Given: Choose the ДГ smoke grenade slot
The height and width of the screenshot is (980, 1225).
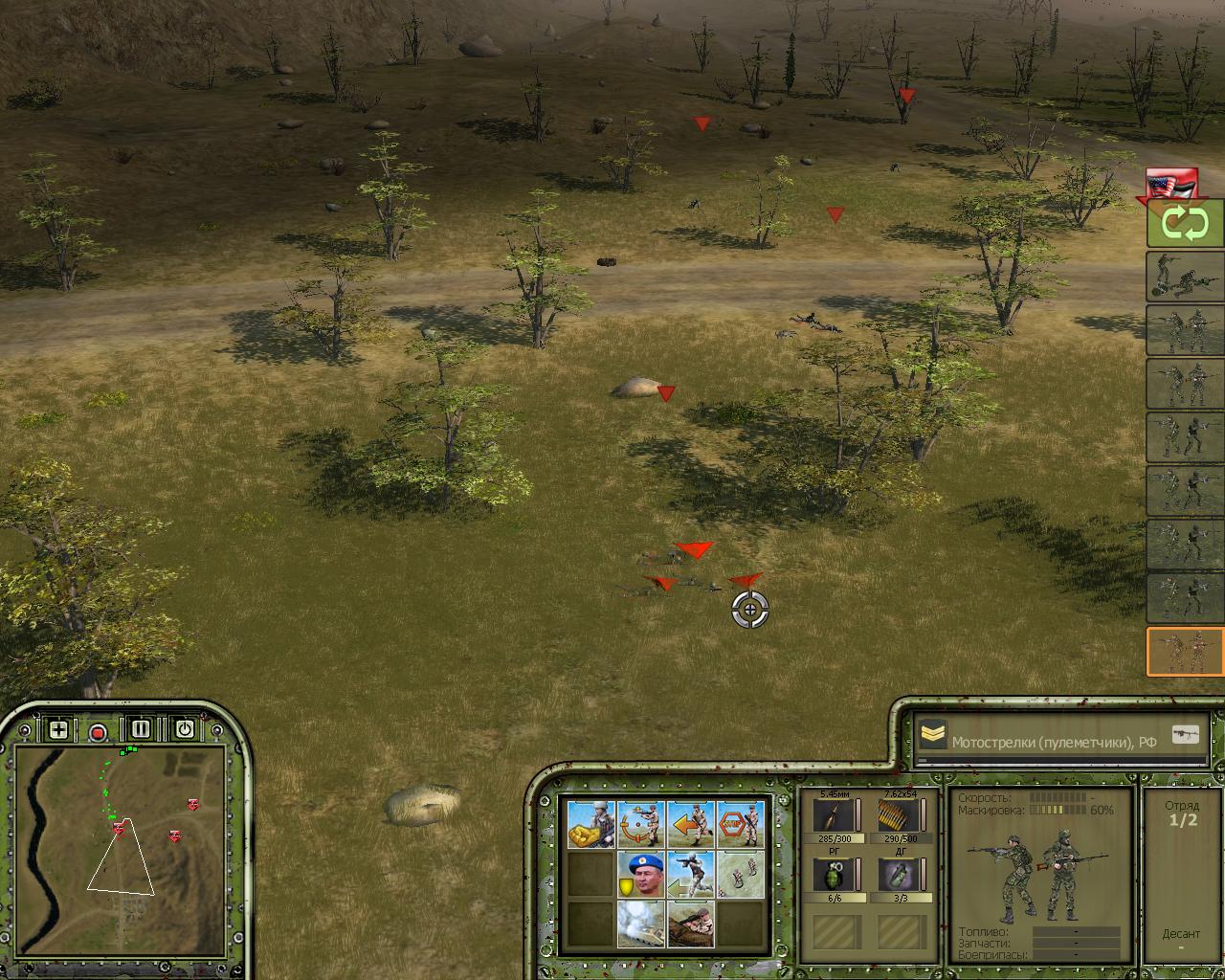Looking at the screenshot, I should (x=900, y=875).
